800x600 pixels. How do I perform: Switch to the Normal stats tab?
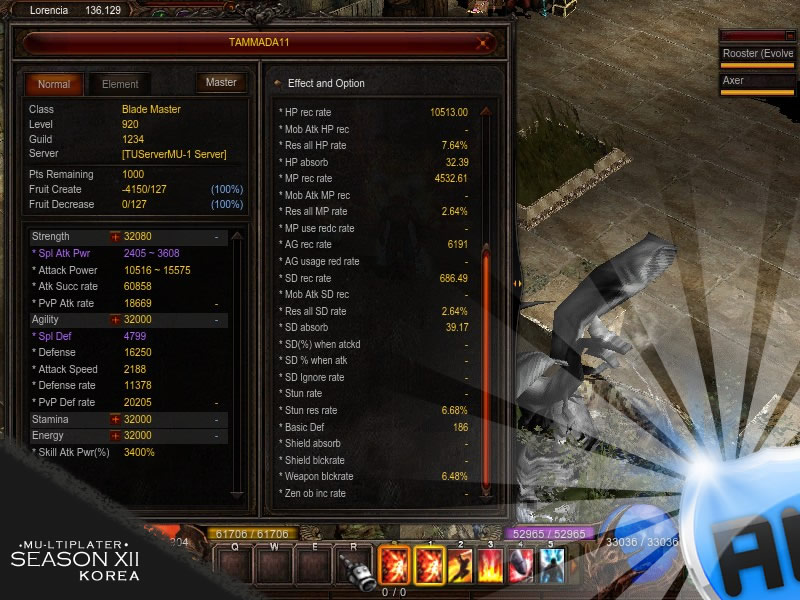click(54, 84)
